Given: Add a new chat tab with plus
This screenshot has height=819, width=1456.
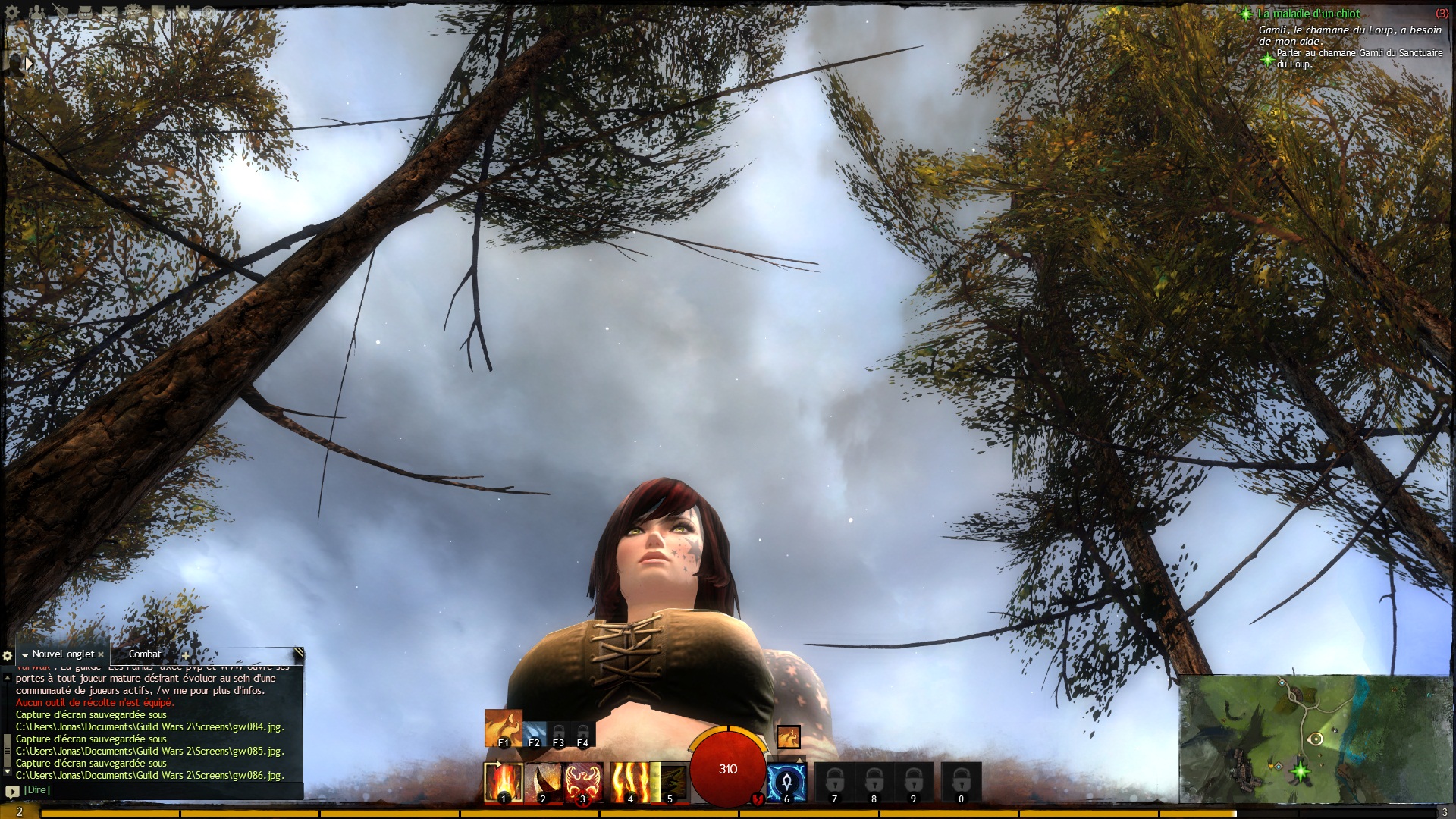Looking at the screenshot, I should point(185,656).
